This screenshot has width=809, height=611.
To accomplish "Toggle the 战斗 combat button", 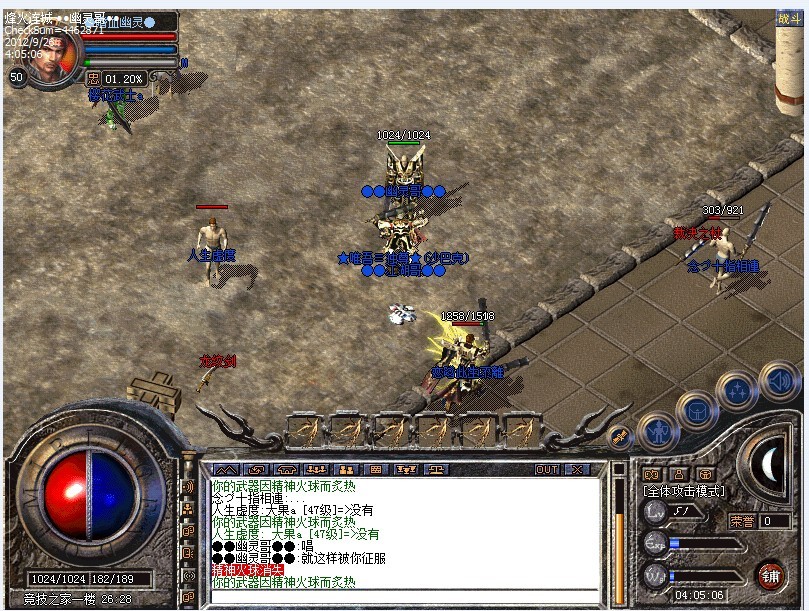I will (x=789, y=18).
